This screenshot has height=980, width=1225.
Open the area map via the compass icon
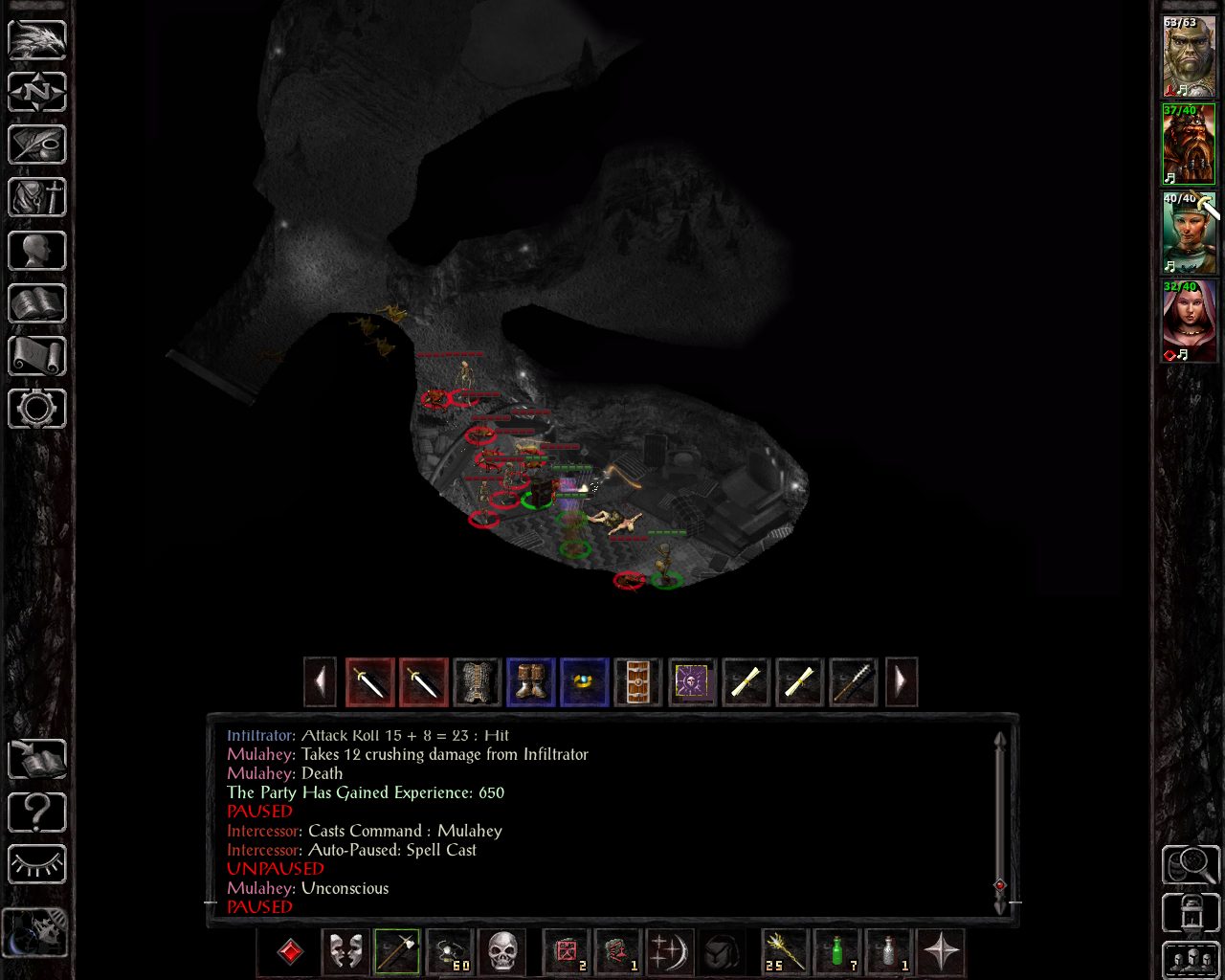pos(36,92)
